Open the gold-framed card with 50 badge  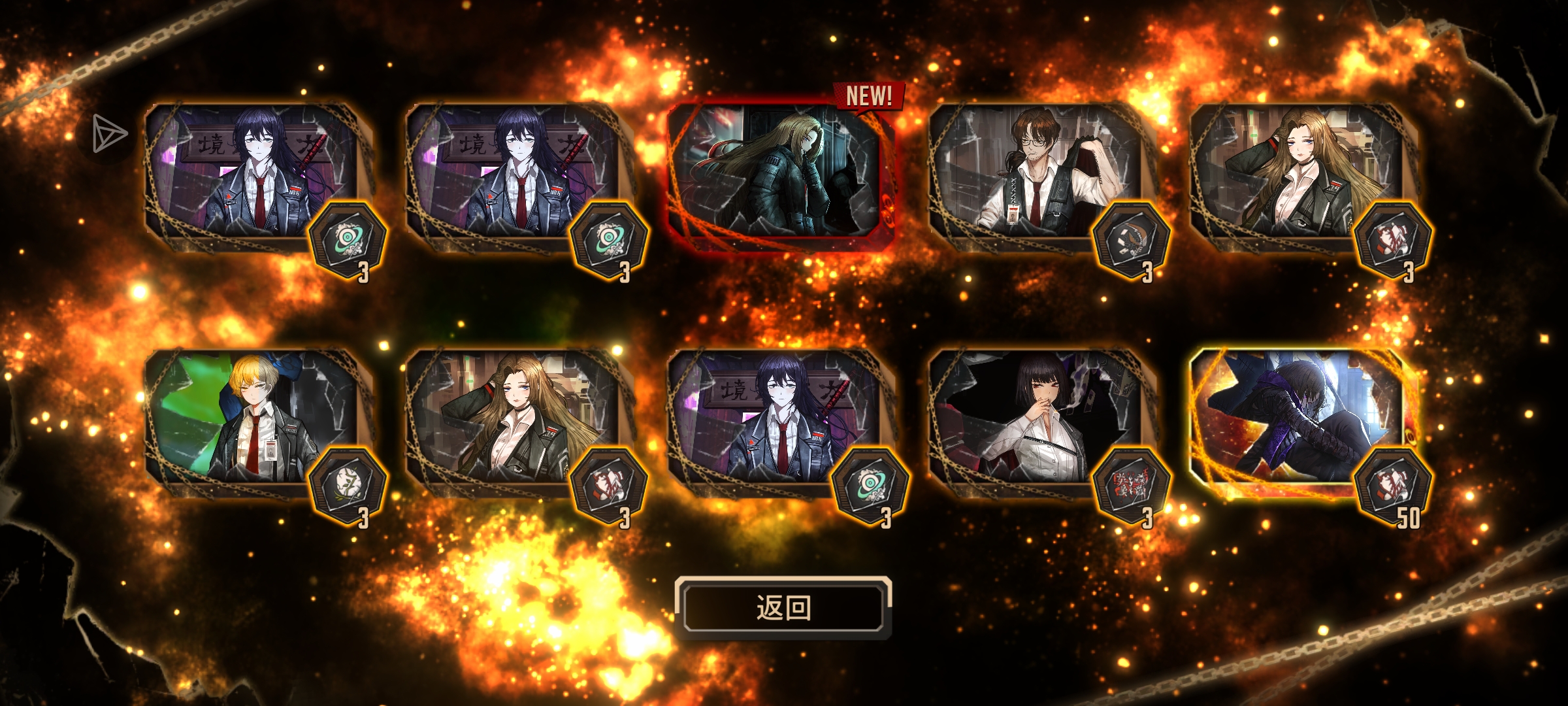click(x=1297, y=418)
